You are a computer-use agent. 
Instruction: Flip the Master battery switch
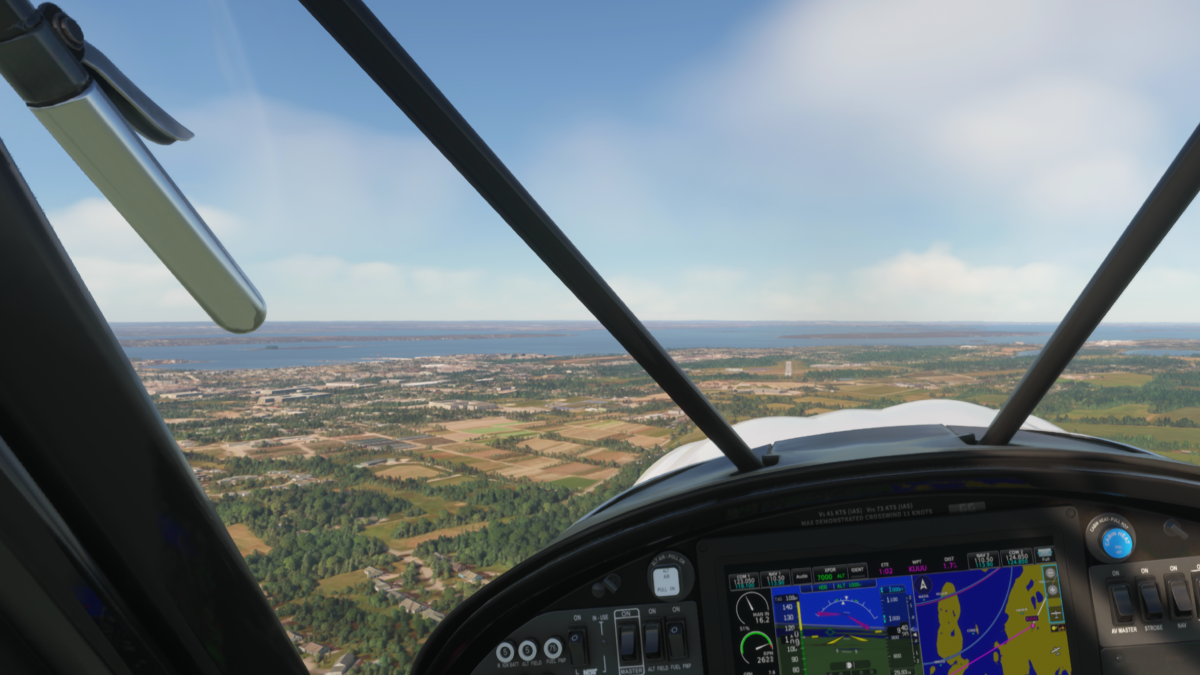628,641
